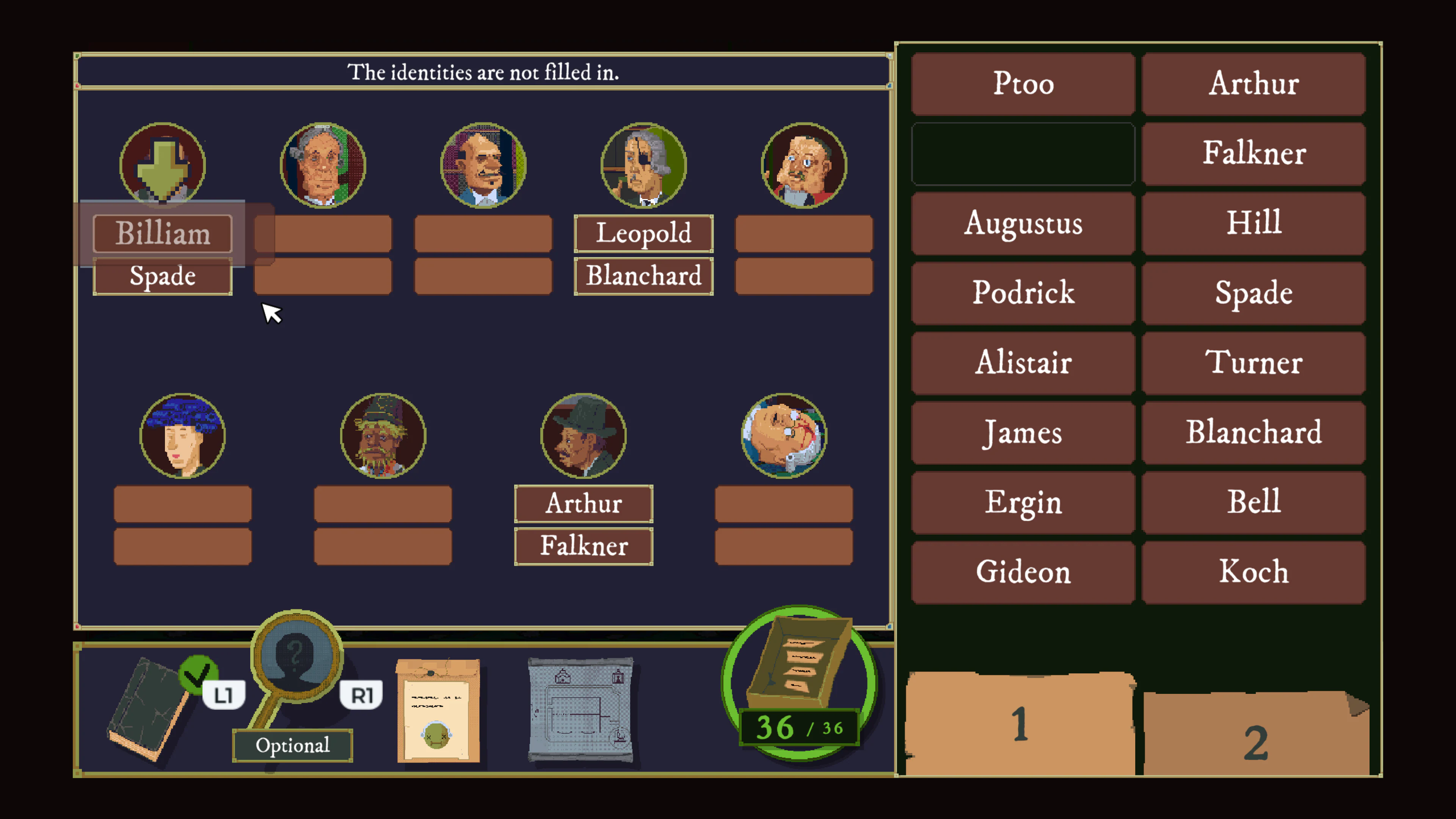Click the bowler hat man's portrait

(x=584, y=434)
